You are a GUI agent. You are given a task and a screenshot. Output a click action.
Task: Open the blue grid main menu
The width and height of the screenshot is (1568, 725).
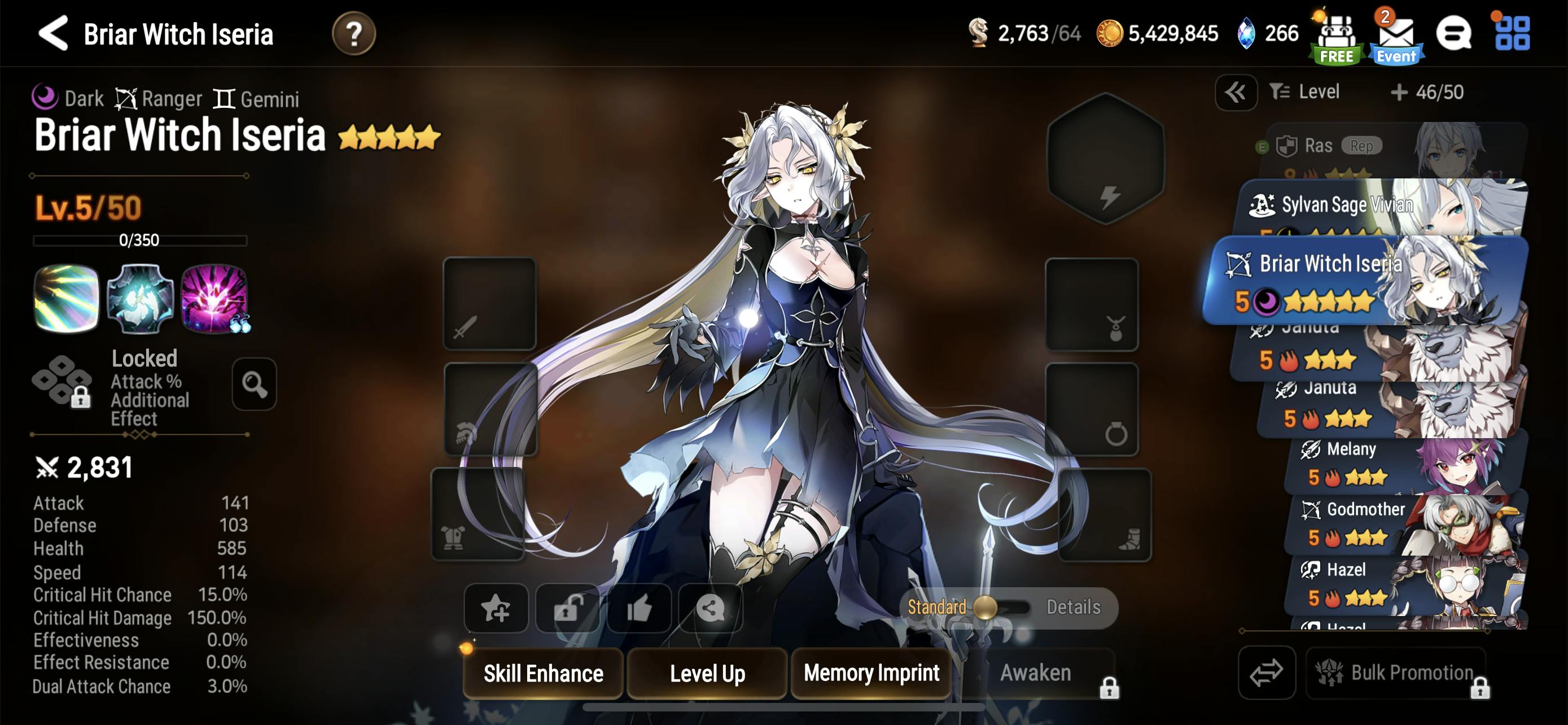1512,33
